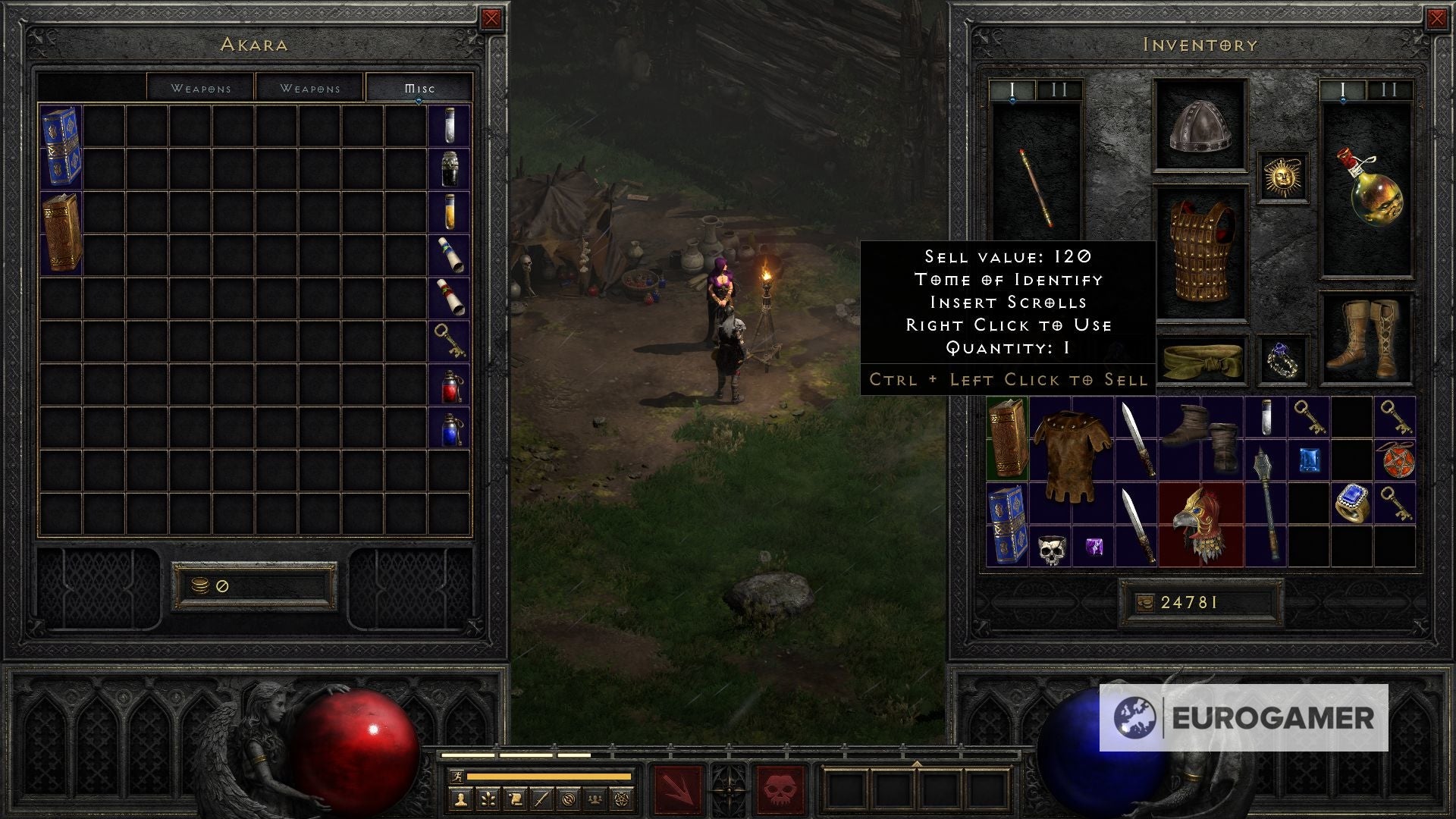Open the character screen icon
The width and height of the screenshot is (1456, 819).
[460, 799]
